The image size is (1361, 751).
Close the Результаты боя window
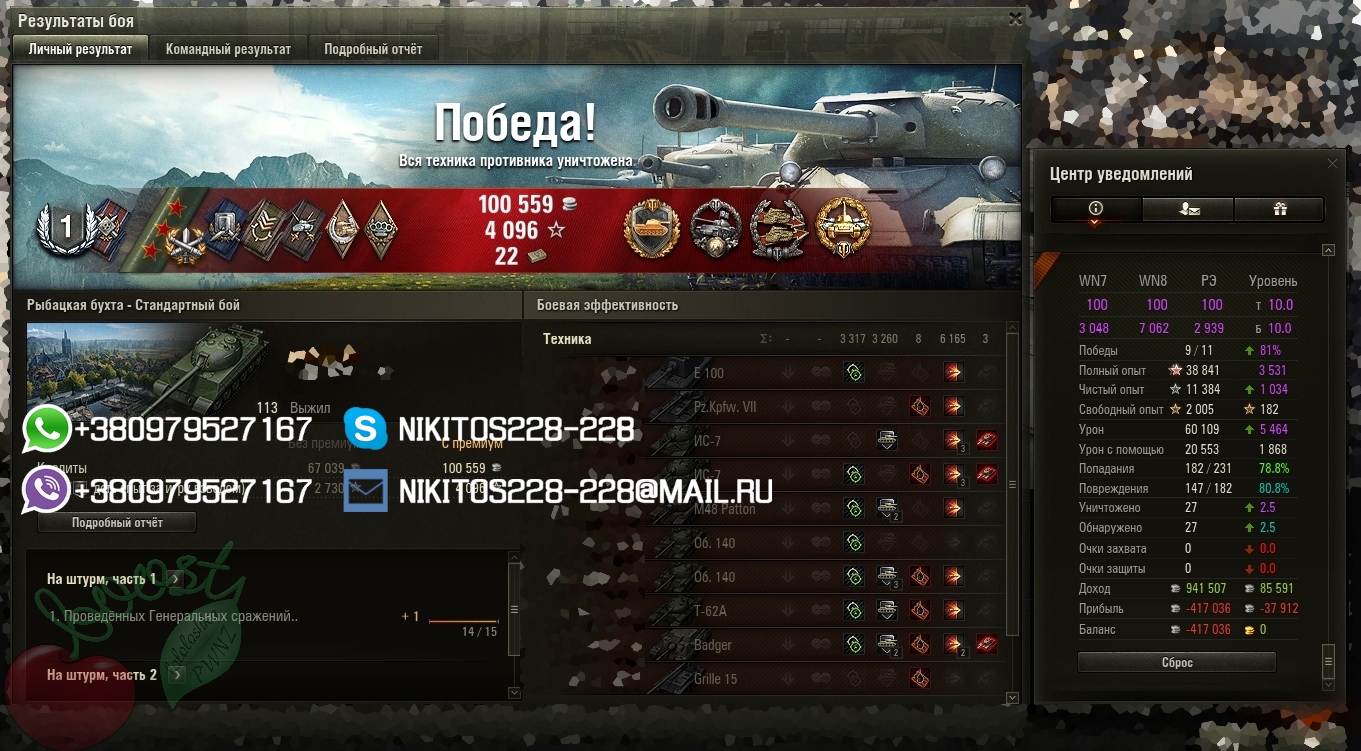pos(1015,19)
